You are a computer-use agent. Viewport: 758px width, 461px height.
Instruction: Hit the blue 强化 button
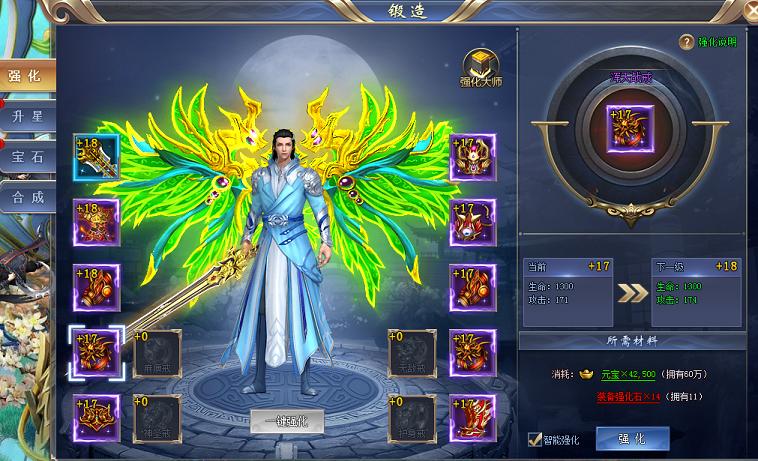(x=632, y=438)
